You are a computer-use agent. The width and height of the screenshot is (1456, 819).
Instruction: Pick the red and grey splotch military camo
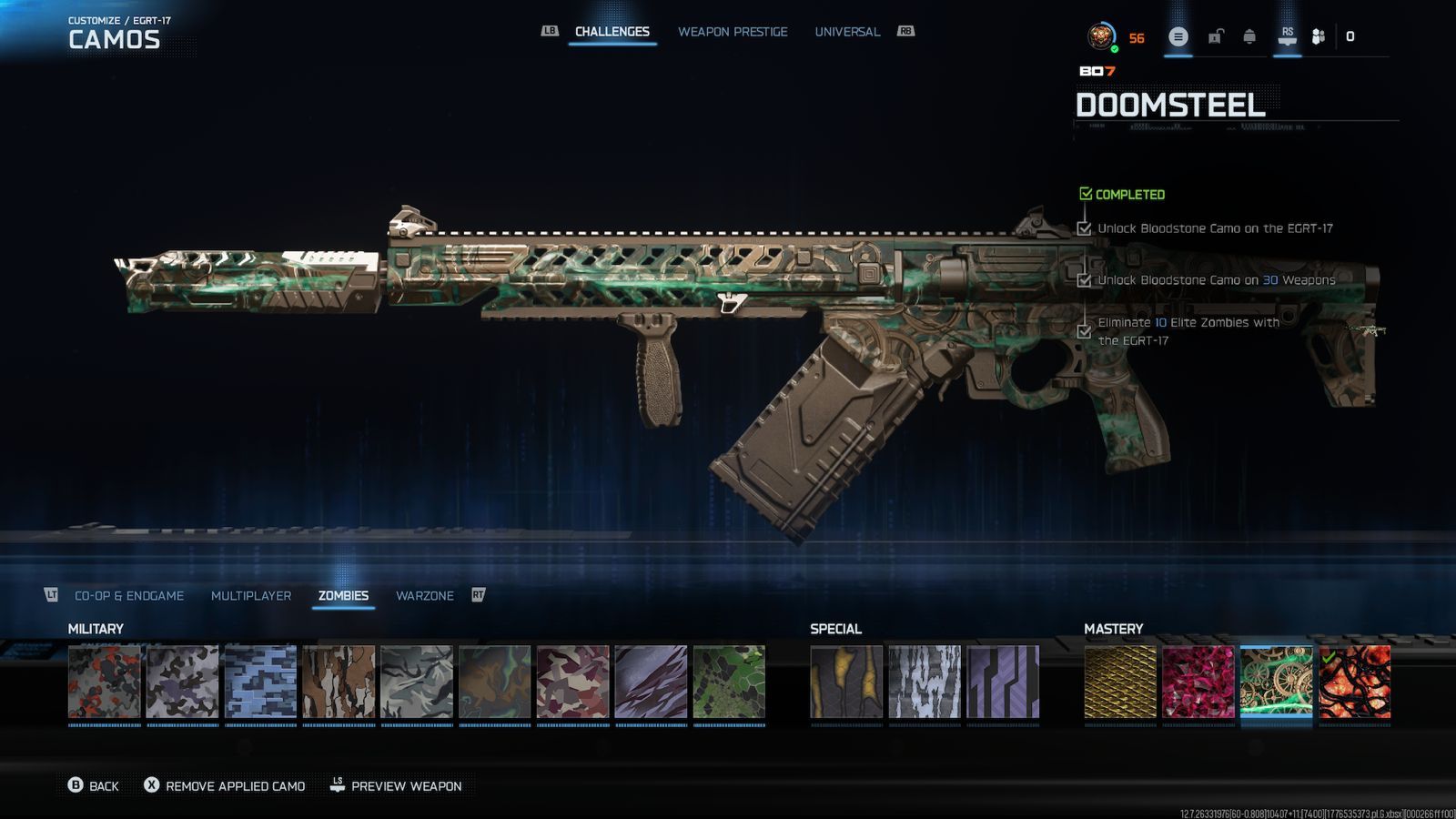[105, 682]
